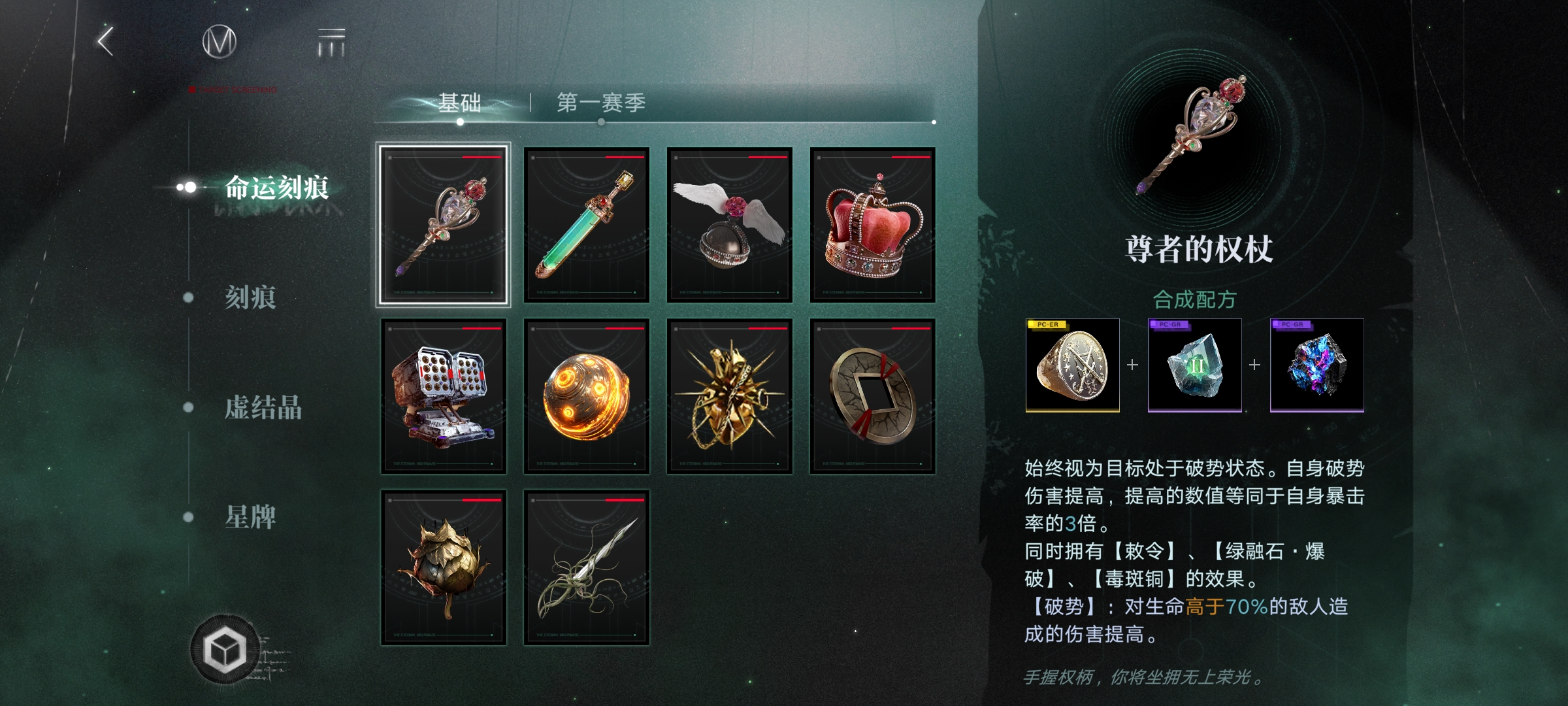
Task: Click the red progress bar on the scepter card
Action: (x=482, y=158)
